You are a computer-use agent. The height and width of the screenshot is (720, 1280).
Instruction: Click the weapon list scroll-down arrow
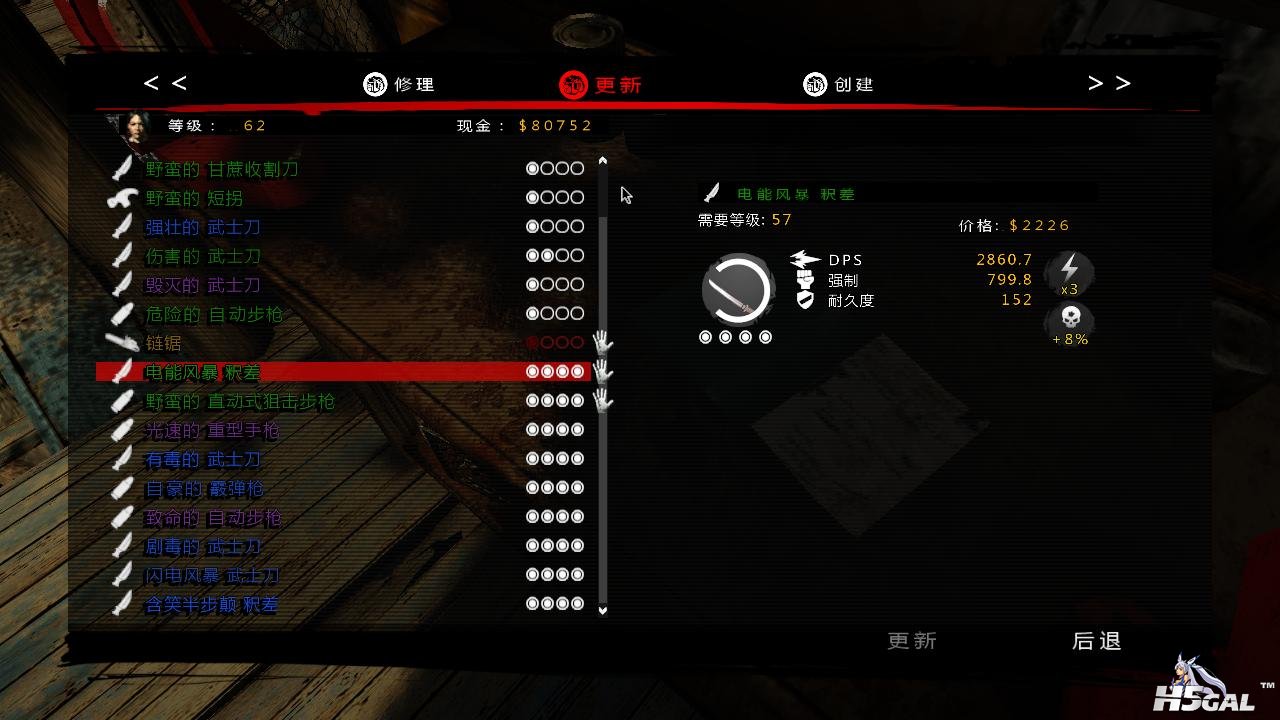pyautogui.click(x=603, y=609)
